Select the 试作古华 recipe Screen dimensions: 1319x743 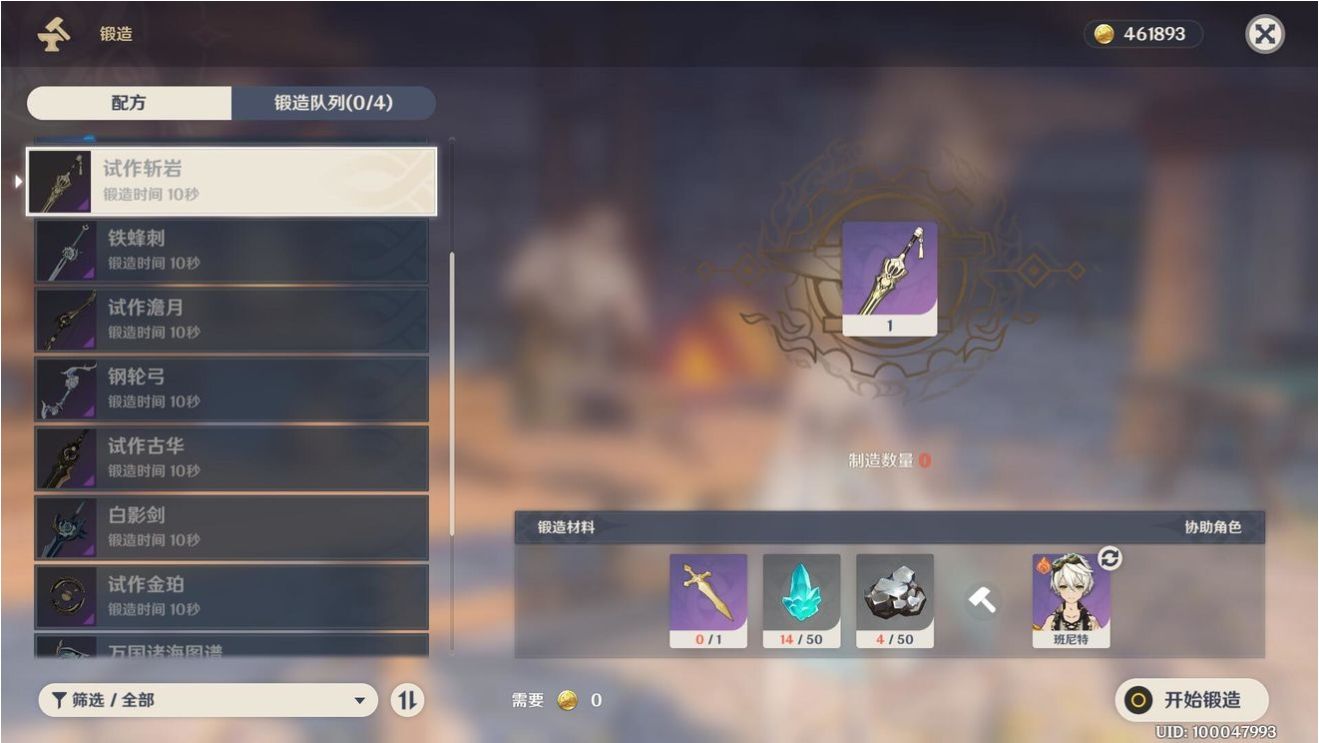[232, 457]
